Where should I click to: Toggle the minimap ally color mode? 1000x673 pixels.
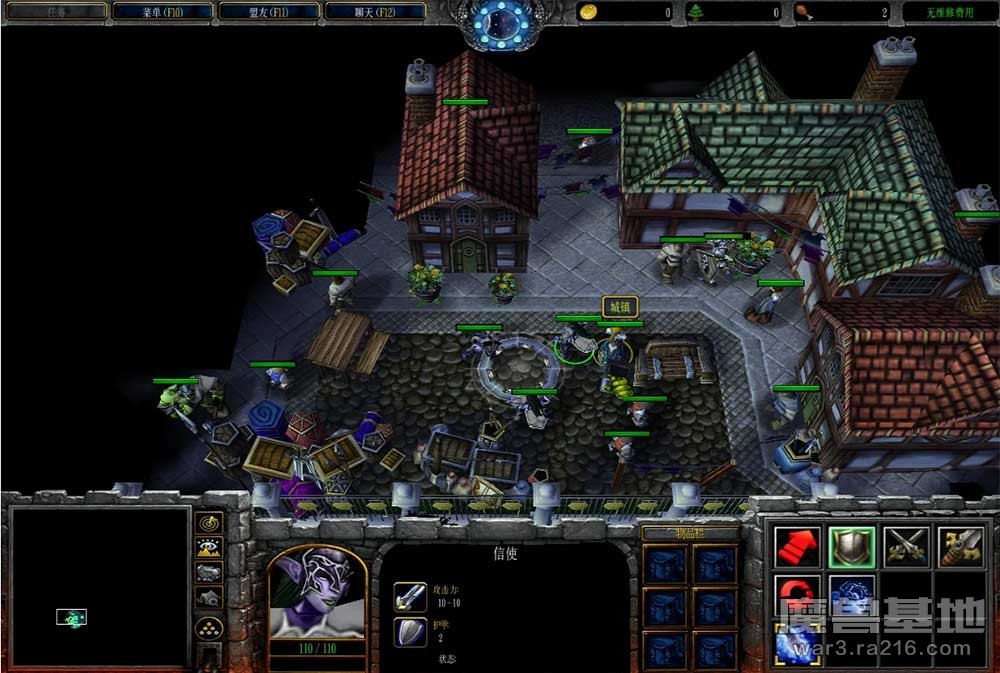coord(209,572)
